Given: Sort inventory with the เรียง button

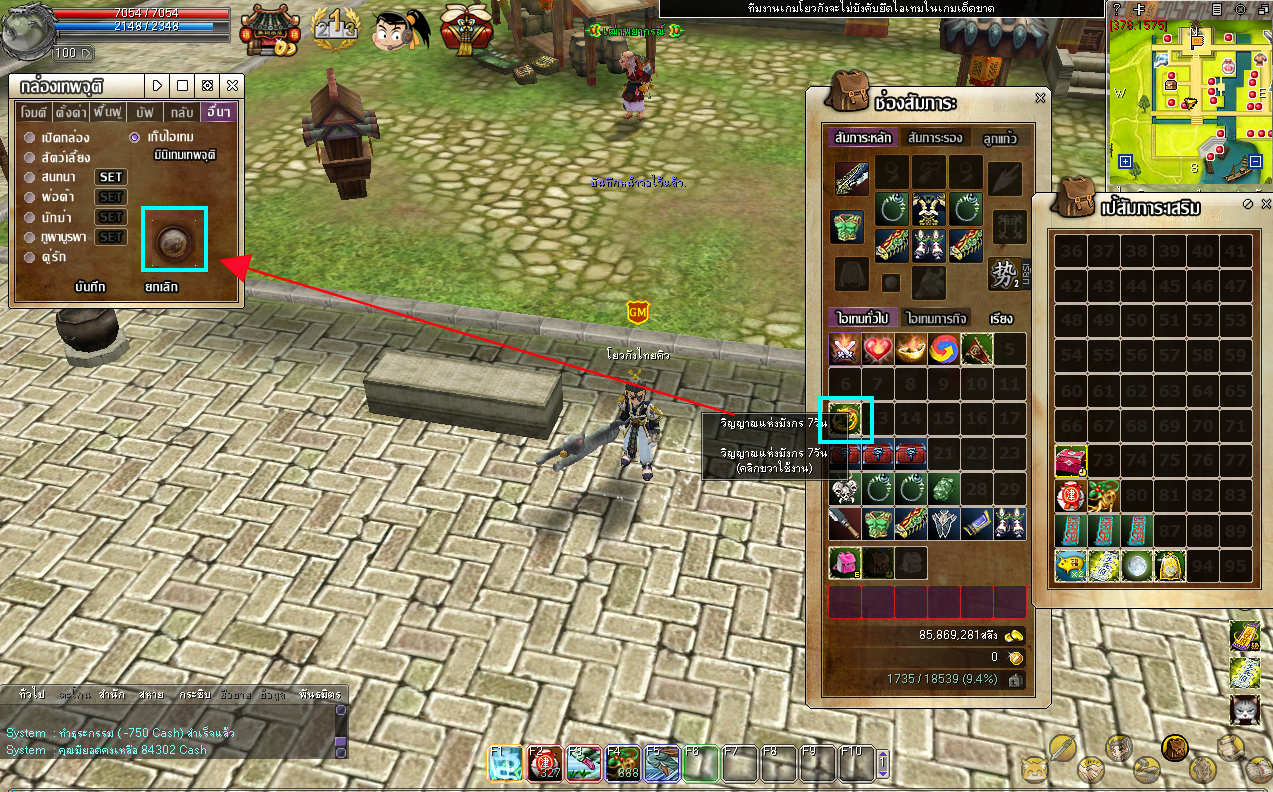Looking at the screenshot, I should (1001, 318).
